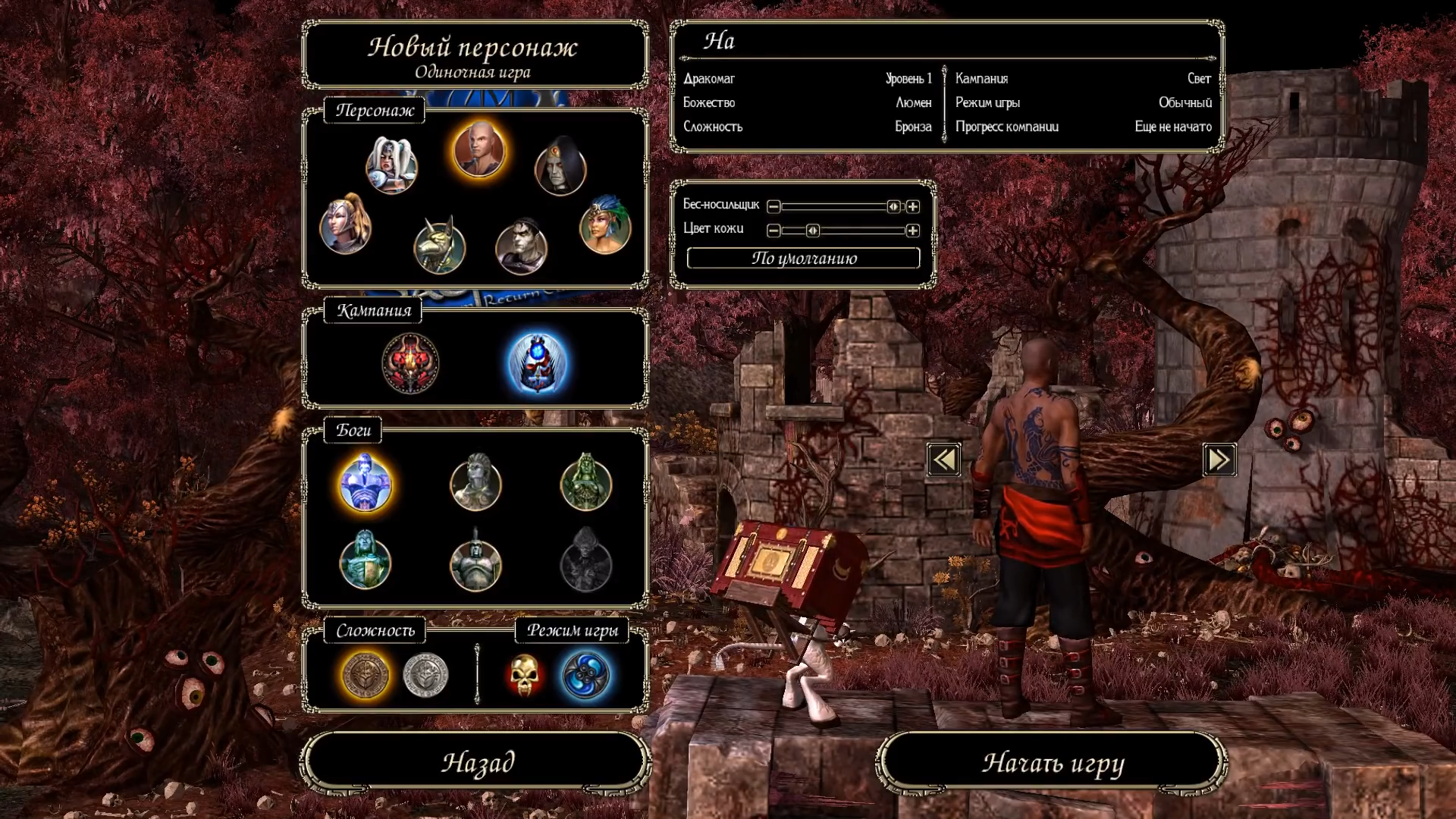Pick the silver difficulty medallion
Screen dimensions: 1456x819
pos(425,675)
